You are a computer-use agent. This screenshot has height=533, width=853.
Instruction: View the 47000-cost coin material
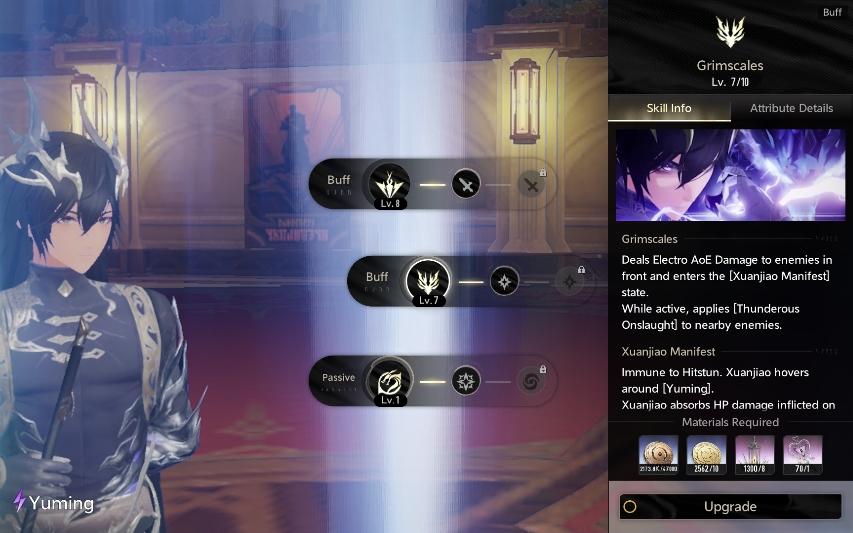(x=658, y=454)
